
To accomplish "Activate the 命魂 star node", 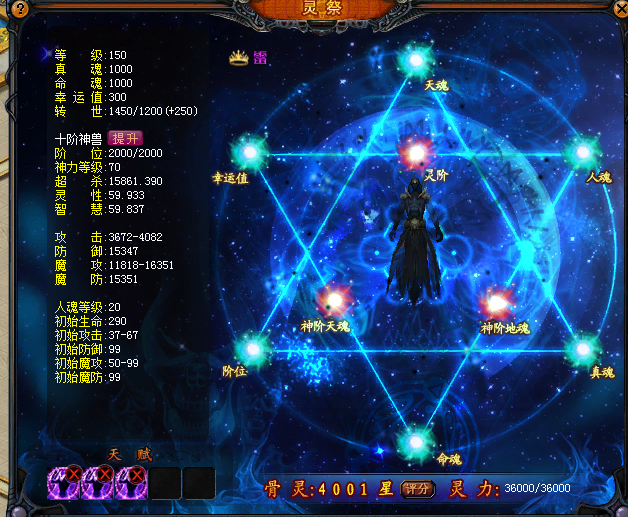I will (x=416, y=440).
